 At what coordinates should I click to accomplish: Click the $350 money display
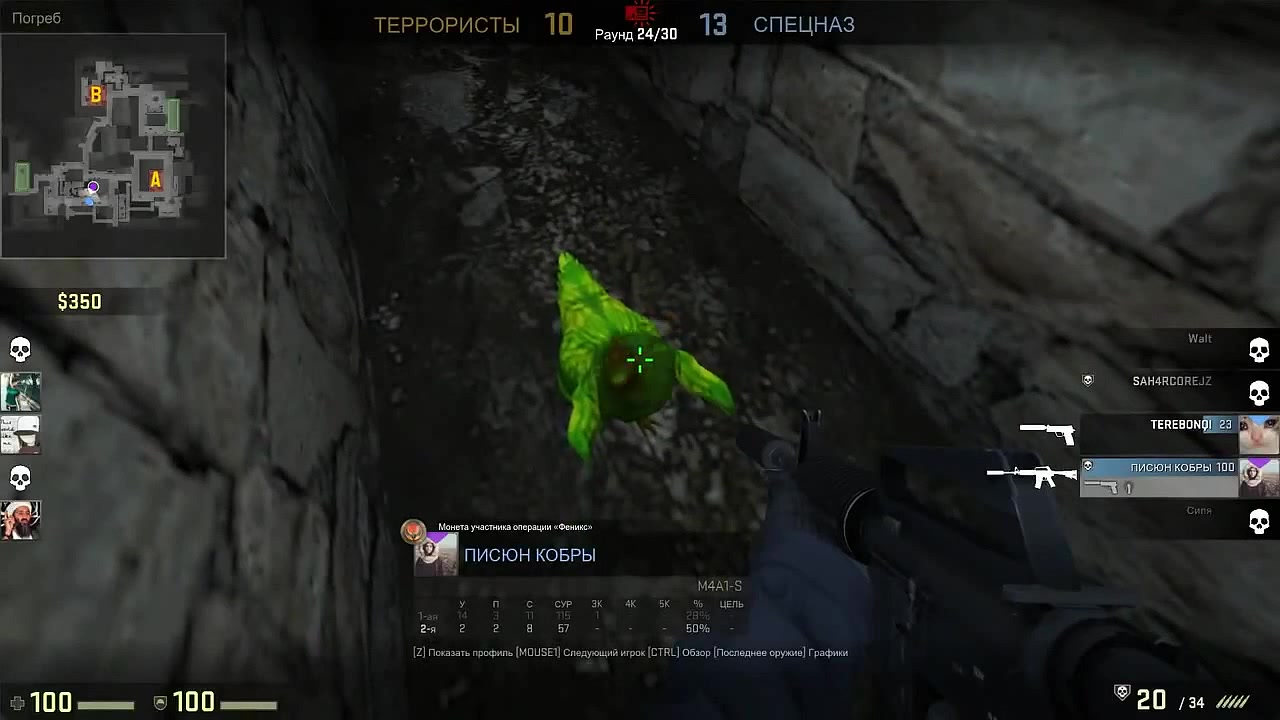coord(80,301)
